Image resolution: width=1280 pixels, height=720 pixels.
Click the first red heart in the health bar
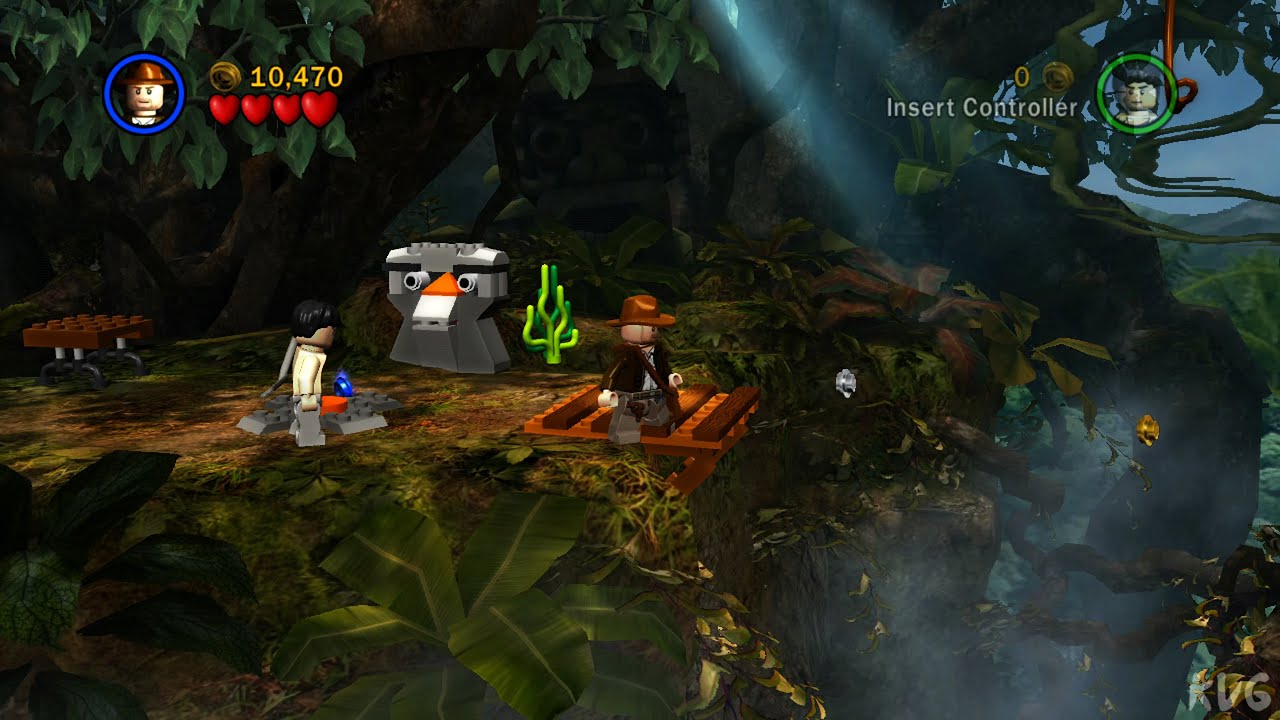(x=224, y=109)
